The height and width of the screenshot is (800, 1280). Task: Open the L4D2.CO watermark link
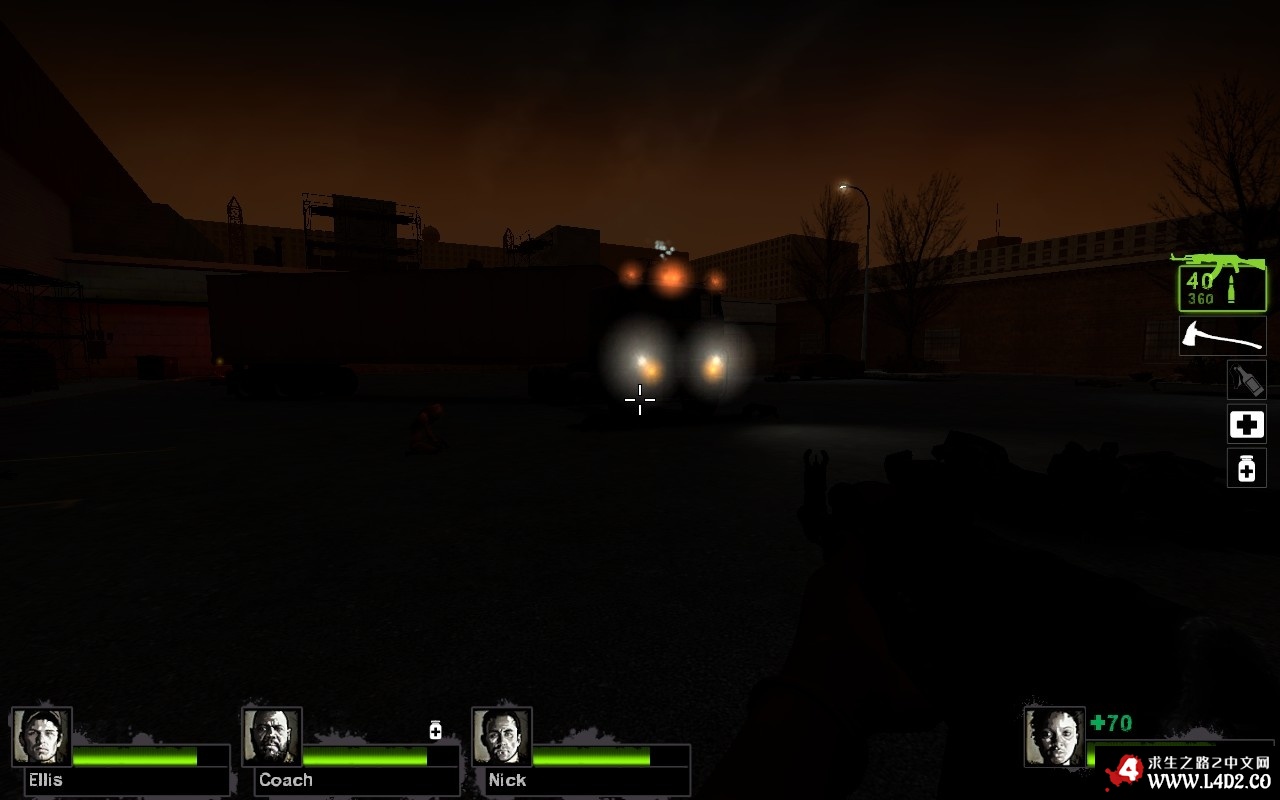click(x=1208, y=779)
